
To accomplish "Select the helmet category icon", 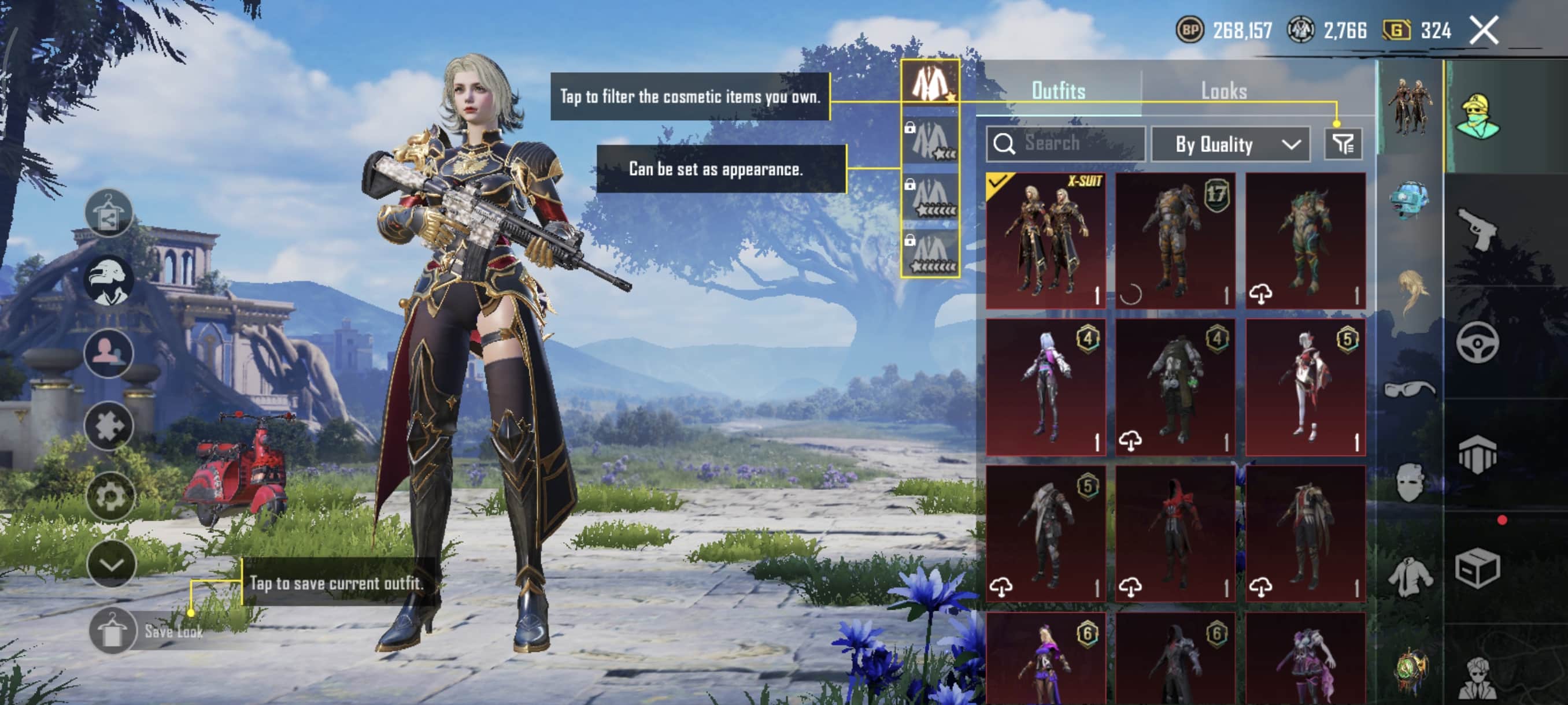I will (1409, 200).
